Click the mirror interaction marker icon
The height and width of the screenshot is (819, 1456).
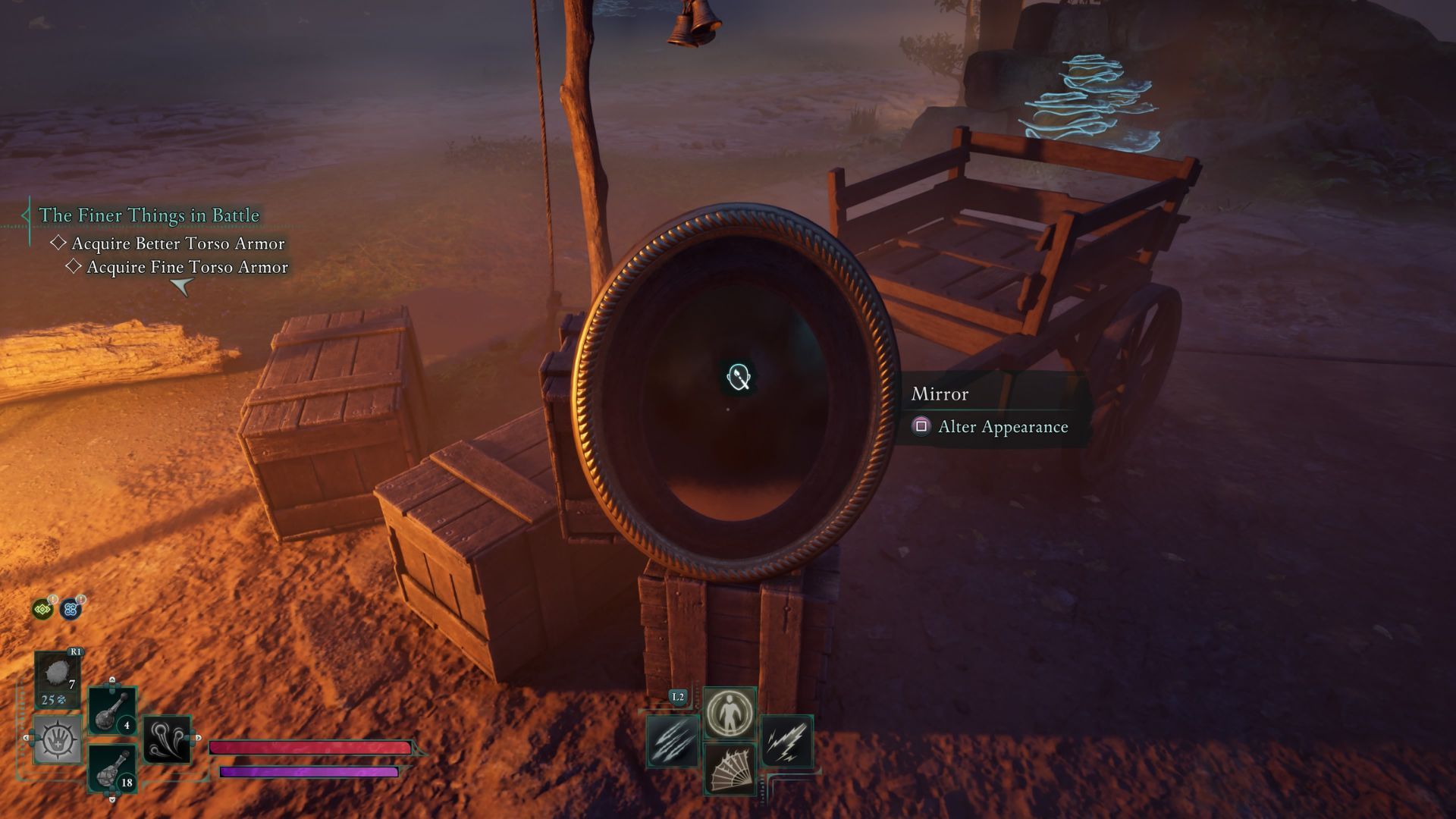(739, 377)
